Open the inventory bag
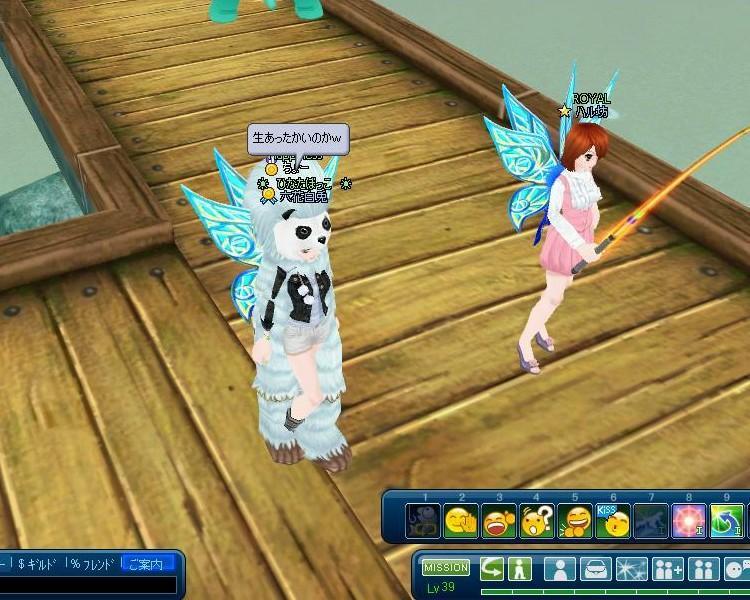The image size is (750, 600). tap(595, 569)
